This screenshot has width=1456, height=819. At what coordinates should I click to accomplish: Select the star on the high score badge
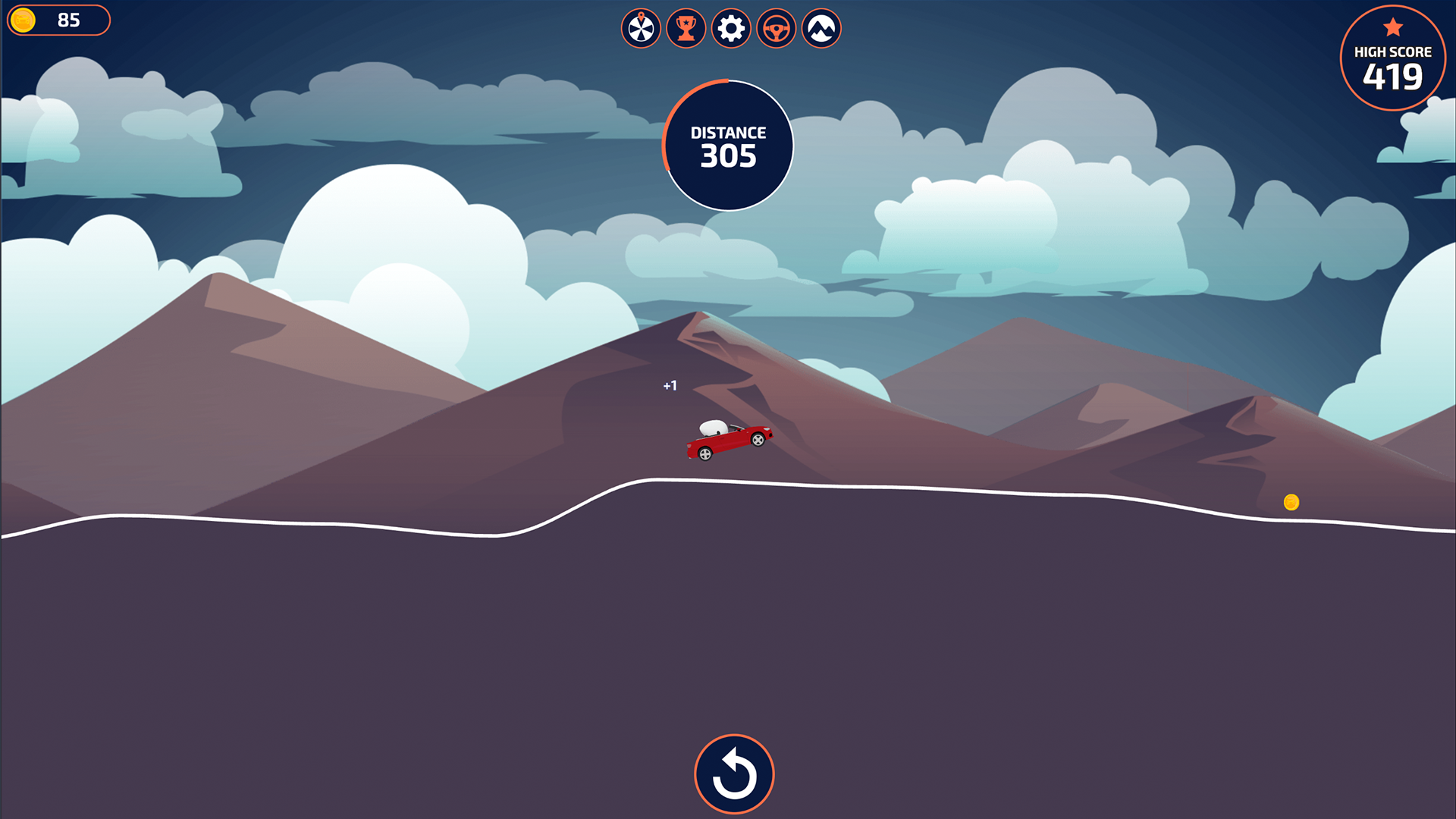click(x=1392, y=27)
